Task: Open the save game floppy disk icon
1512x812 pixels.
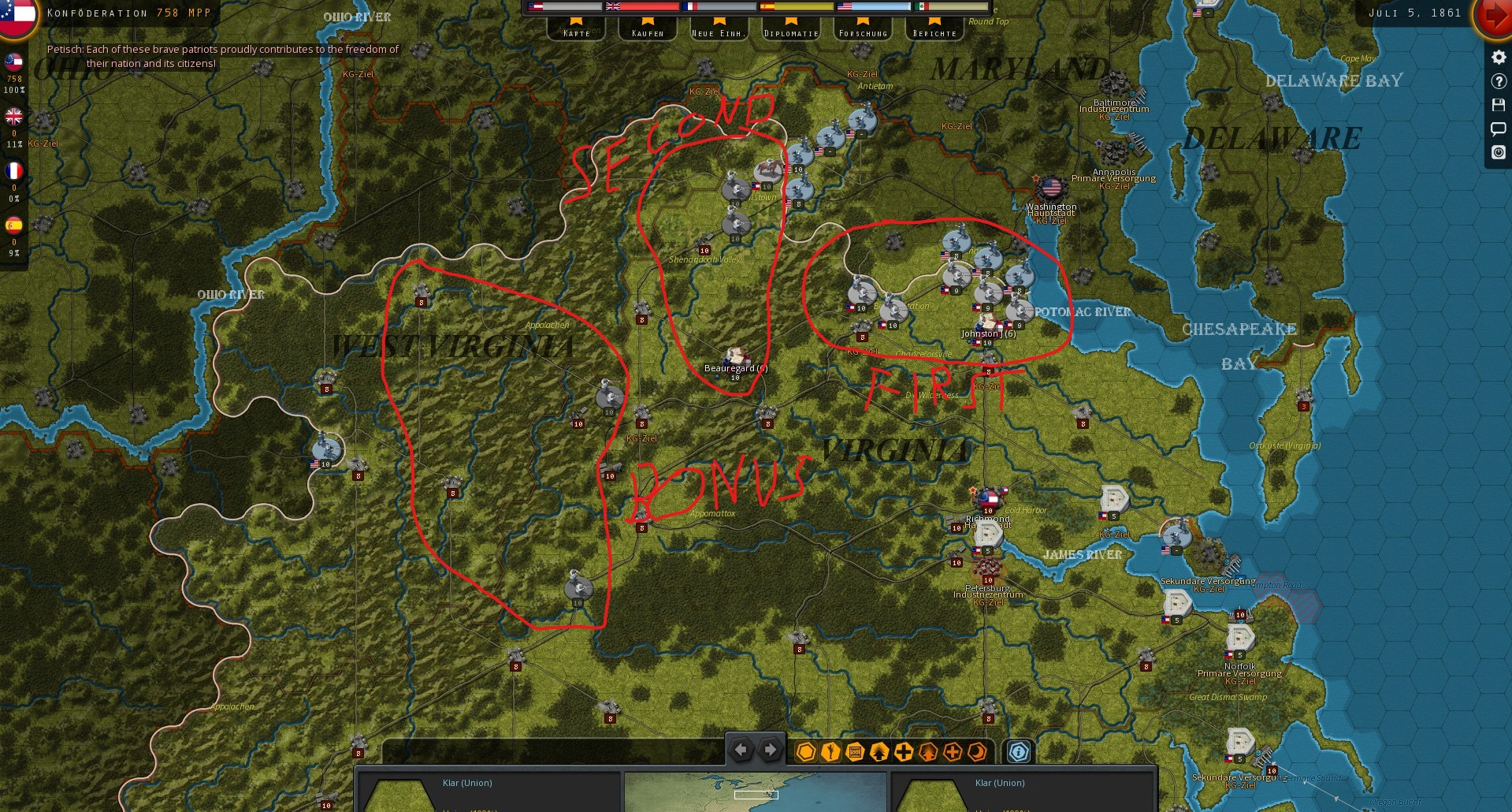Action: point(1498,104)
